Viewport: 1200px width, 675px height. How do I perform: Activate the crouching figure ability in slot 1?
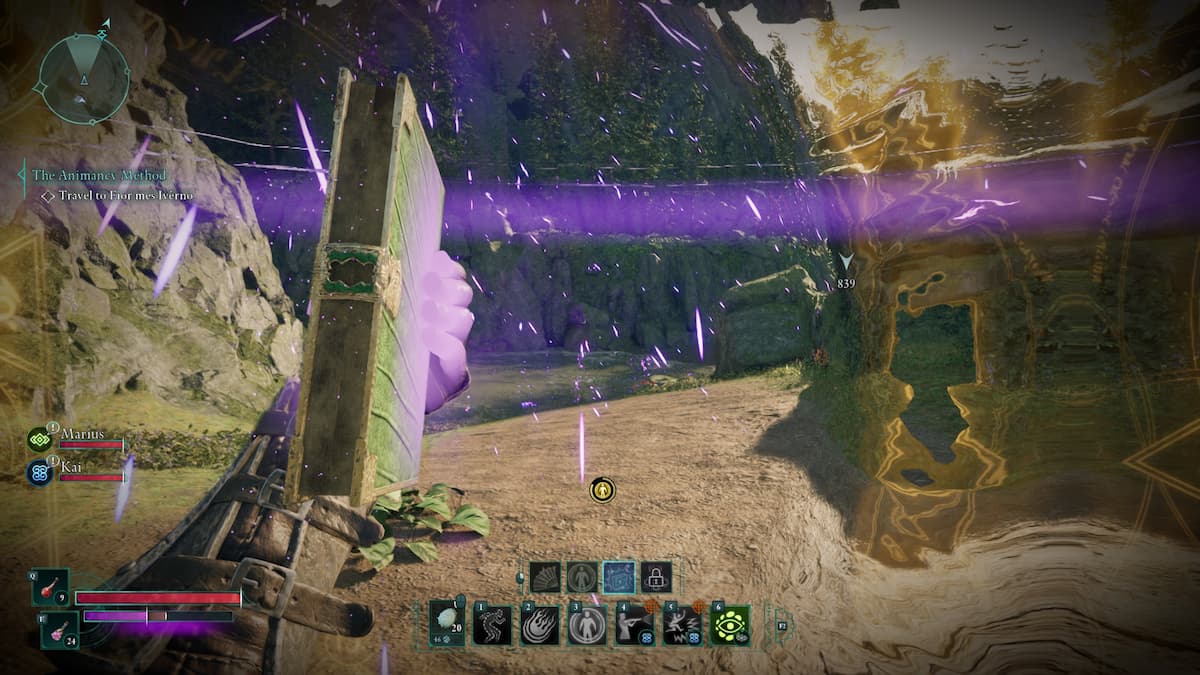click(492, 625)
